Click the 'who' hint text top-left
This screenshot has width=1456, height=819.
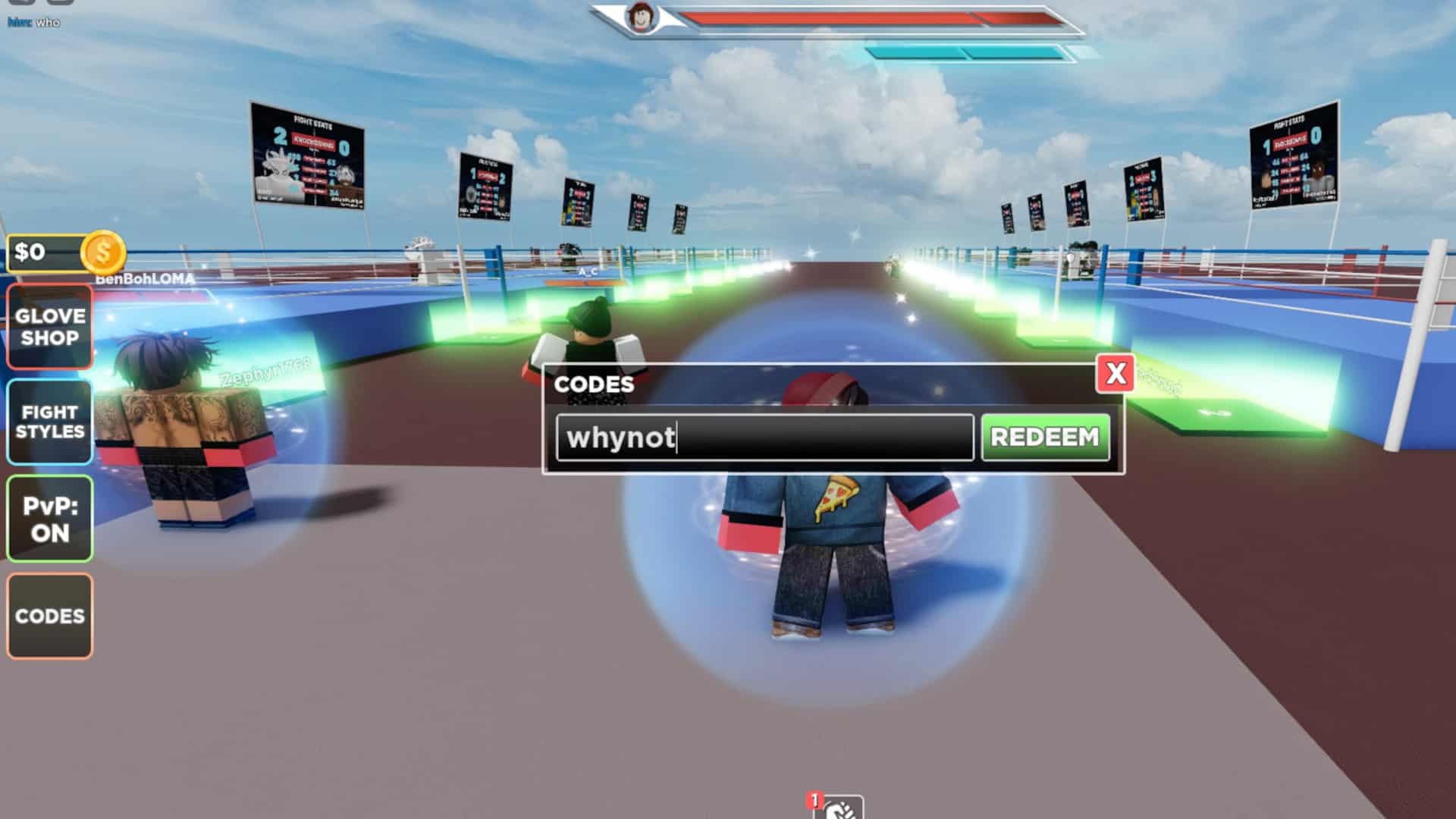(48, 21)
